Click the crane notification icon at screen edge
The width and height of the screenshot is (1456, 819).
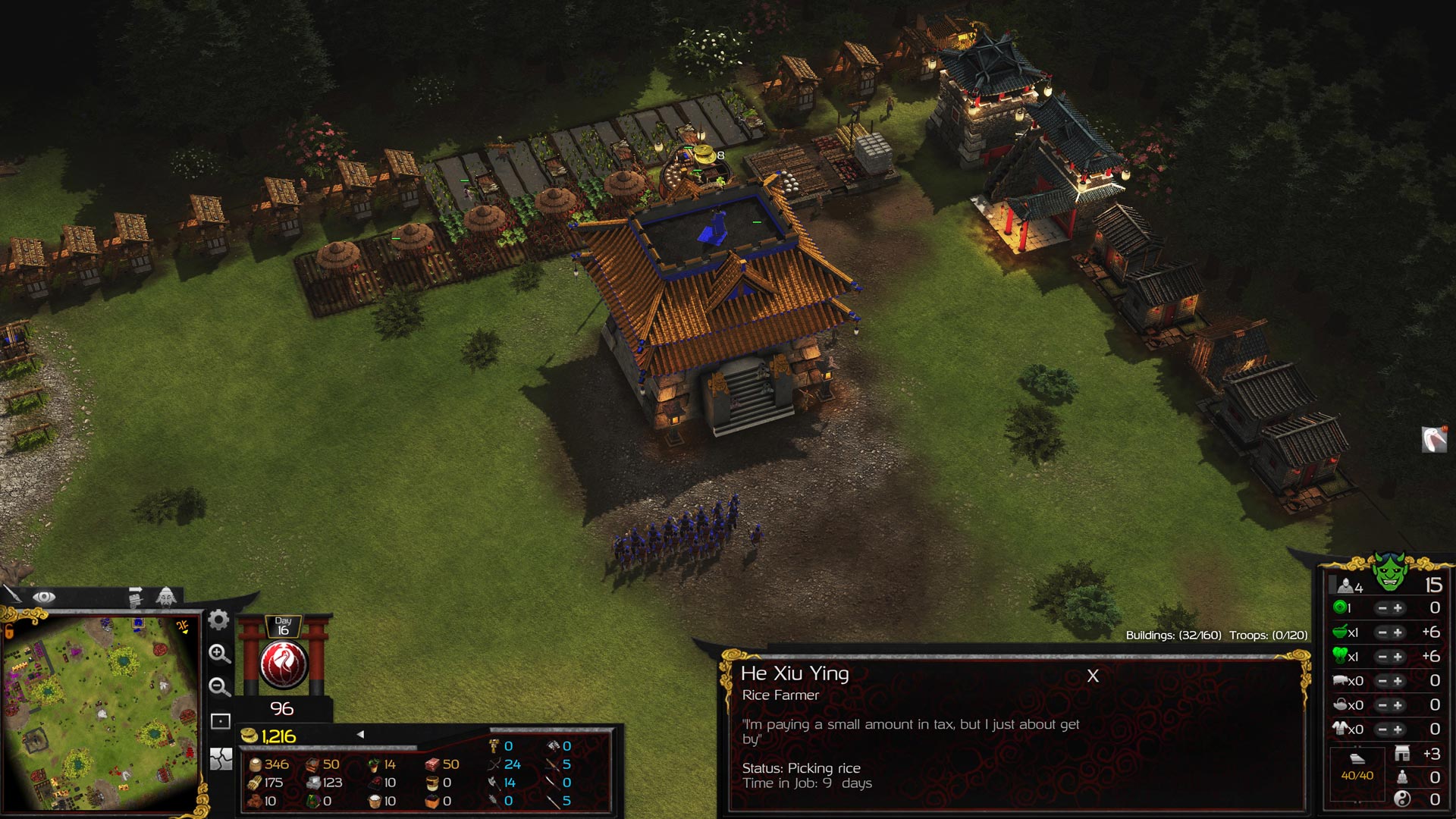(x=1434, y=440)
